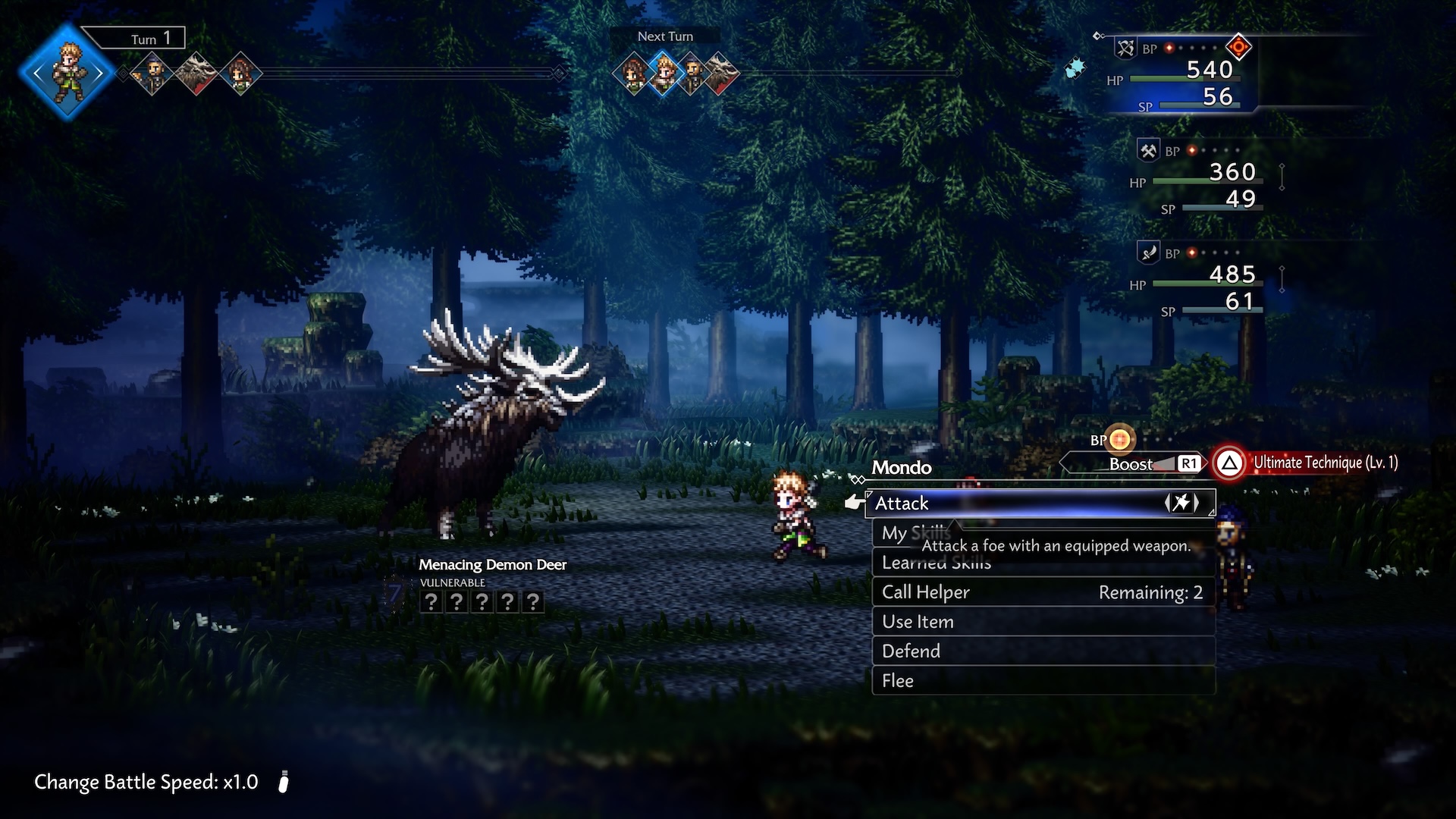
Task: Click the red enemy target diamond icon
Action: pyautogui.click(x=1238, y=47)
